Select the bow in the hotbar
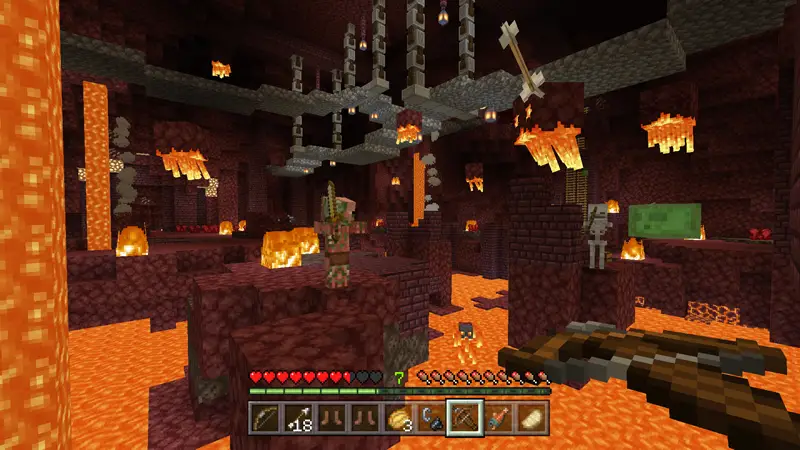Image resolution: width=800 pixels, height=450 pixels. (265, 416)
